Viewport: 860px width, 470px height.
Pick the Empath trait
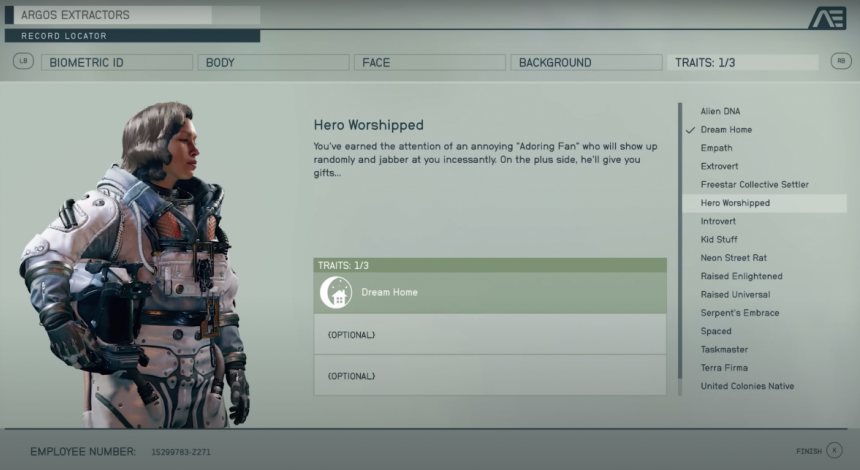[x=716, y=148]
